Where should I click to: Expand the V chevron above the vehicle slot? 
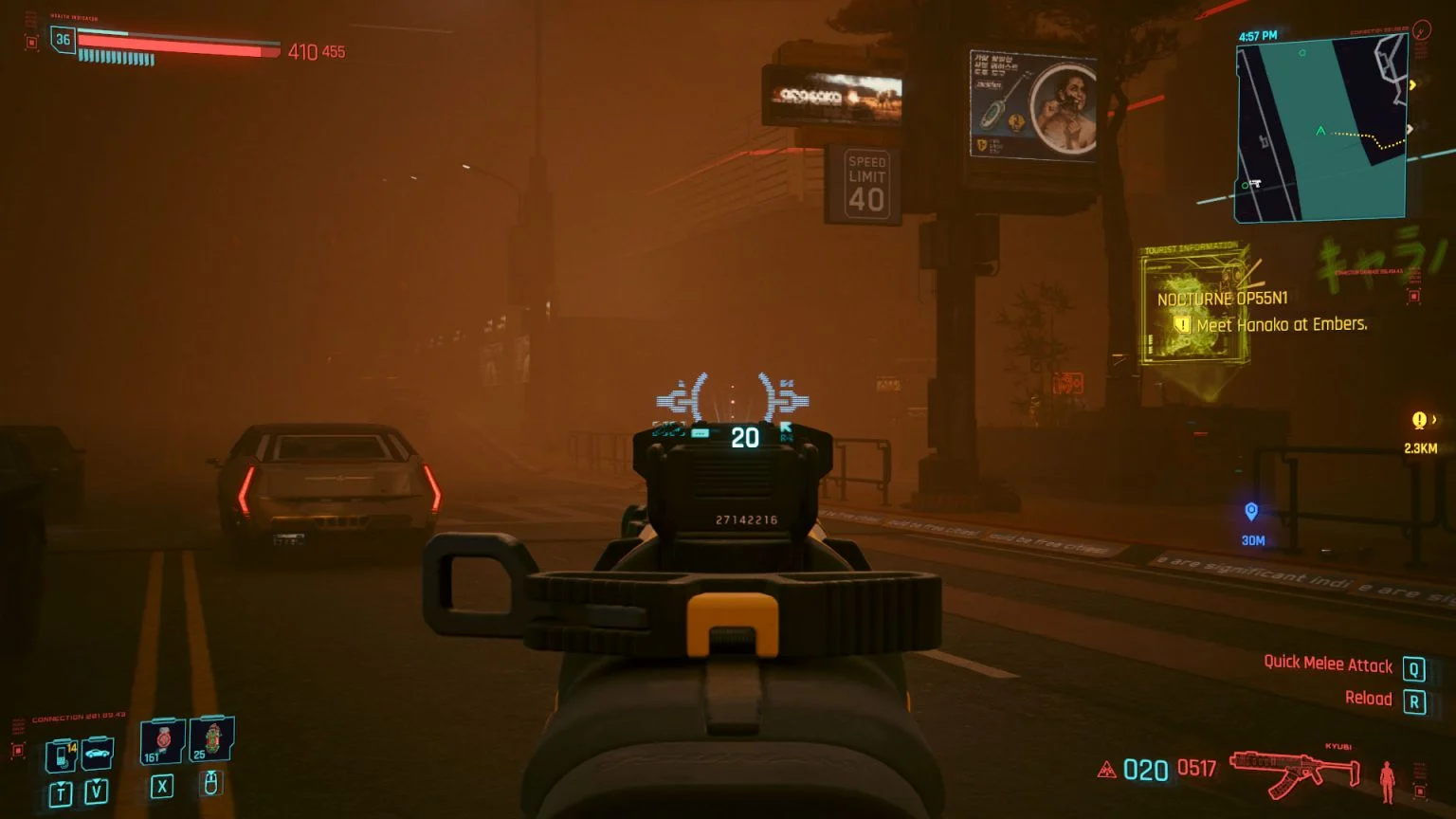coord(96,790)
